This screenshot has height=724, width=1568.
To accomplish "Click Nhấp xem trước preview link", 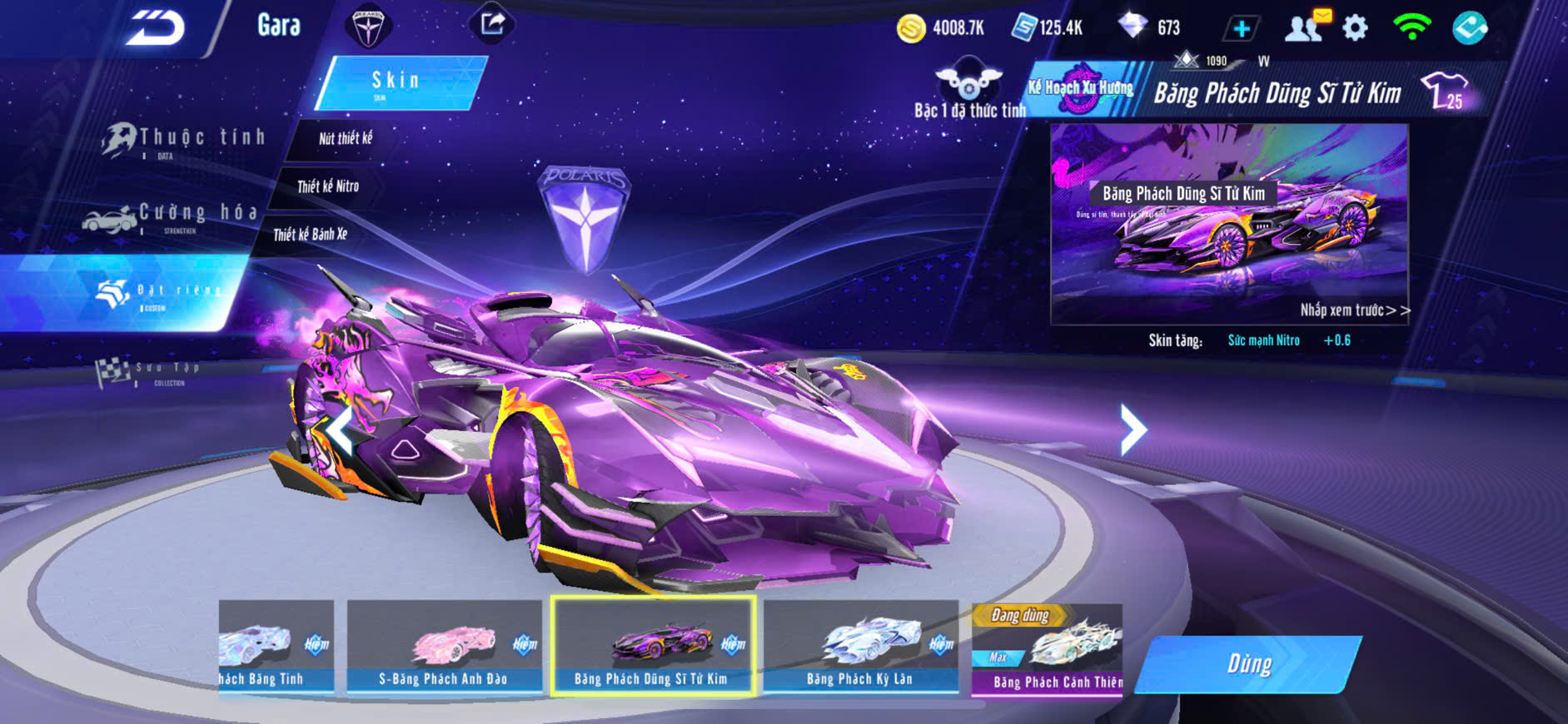I will [x=1354, y=310].
